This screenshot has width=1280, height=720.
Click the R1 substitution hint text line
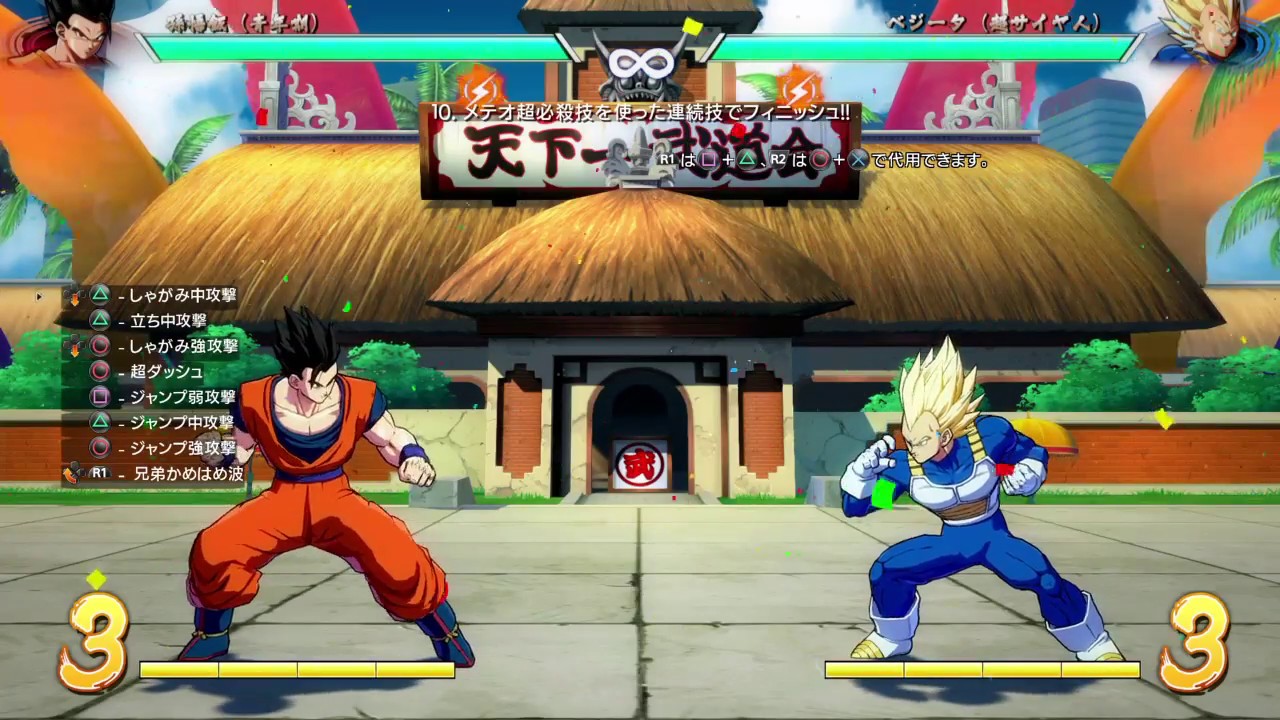pyautogui.click(x=820, y=159)
